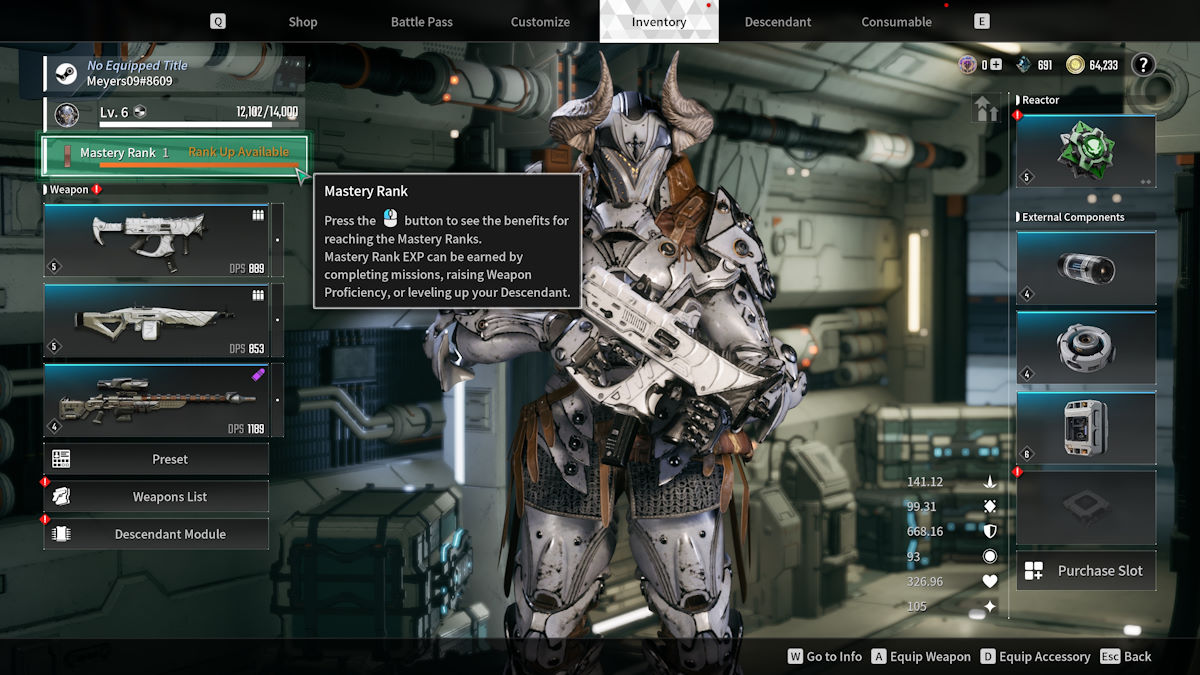Image resolution: width=1200 pixels, height=675 pixels.
Task: Click the Mastery Rank bar to rank up
Action: point(174,154)
